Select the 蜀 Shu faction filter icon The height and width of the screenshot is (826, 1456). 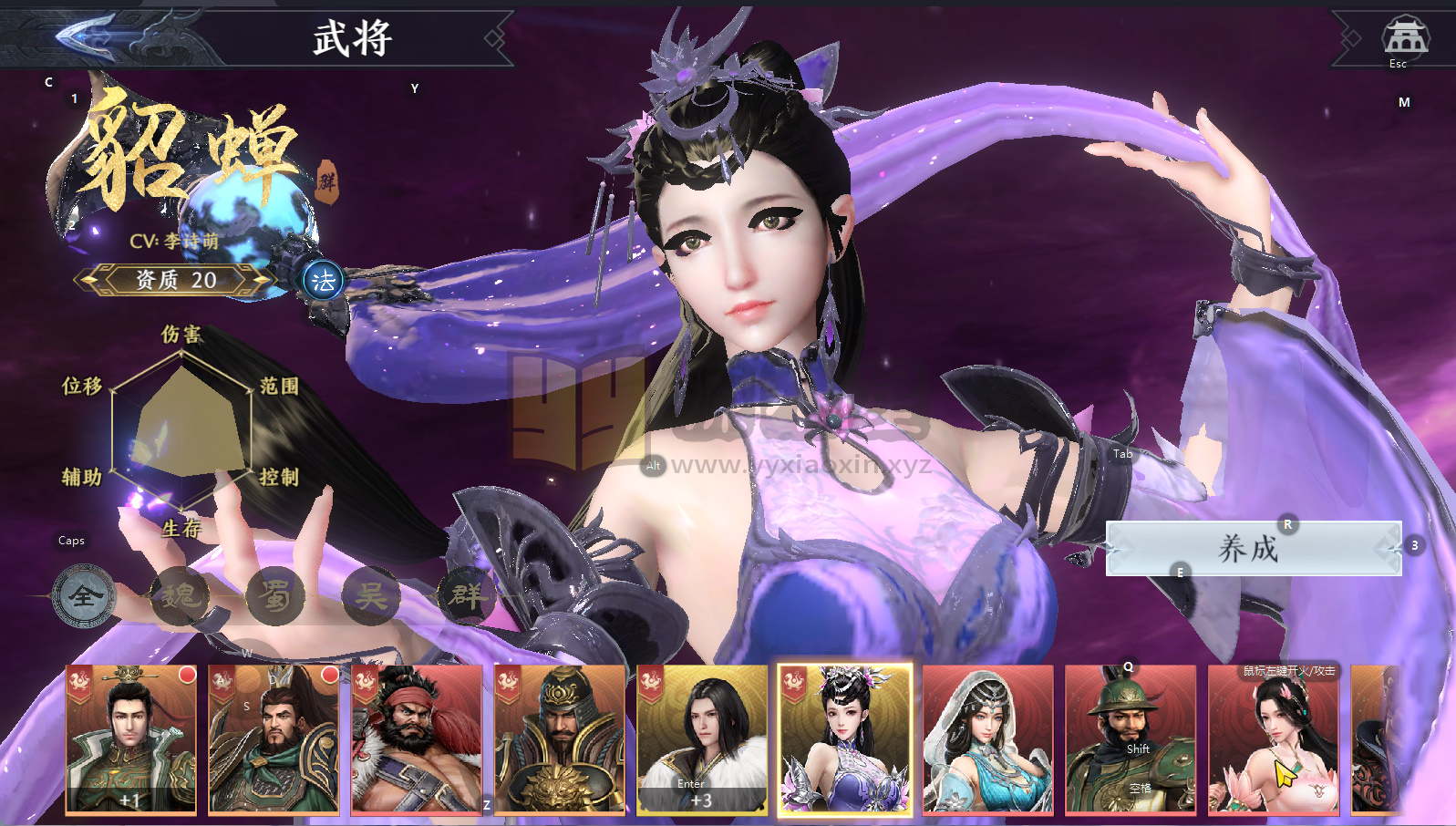click(276, 597)
